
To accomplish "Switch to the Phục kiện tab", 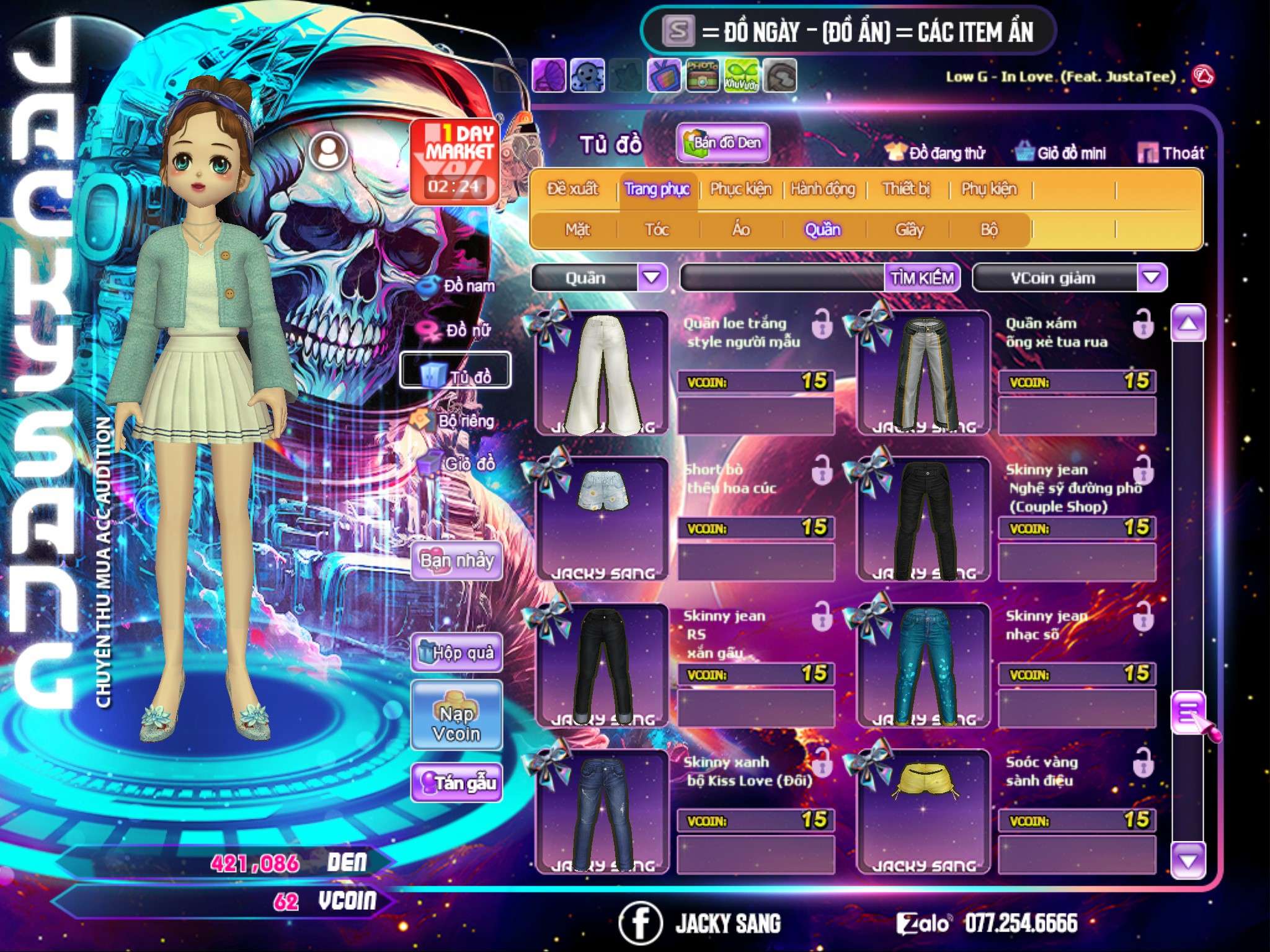I will 740,189.
